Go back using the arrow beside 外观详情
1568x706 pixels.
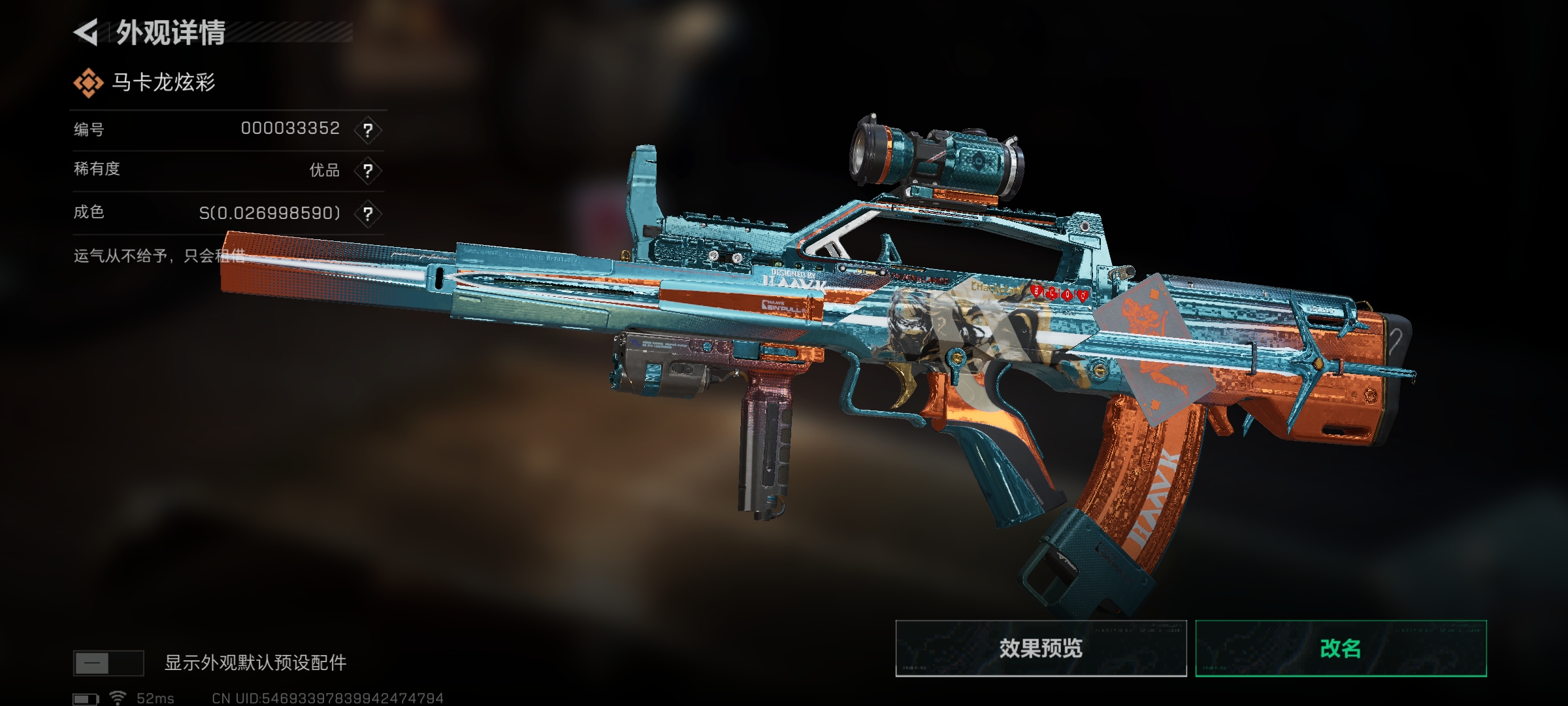click(86, 32)
